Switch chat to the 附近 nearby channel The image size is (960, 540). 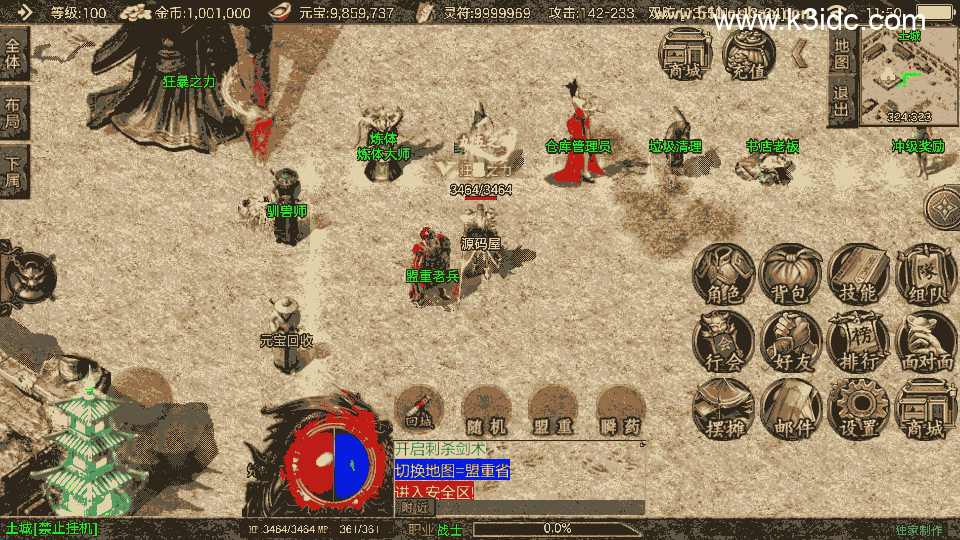[415, 507]
